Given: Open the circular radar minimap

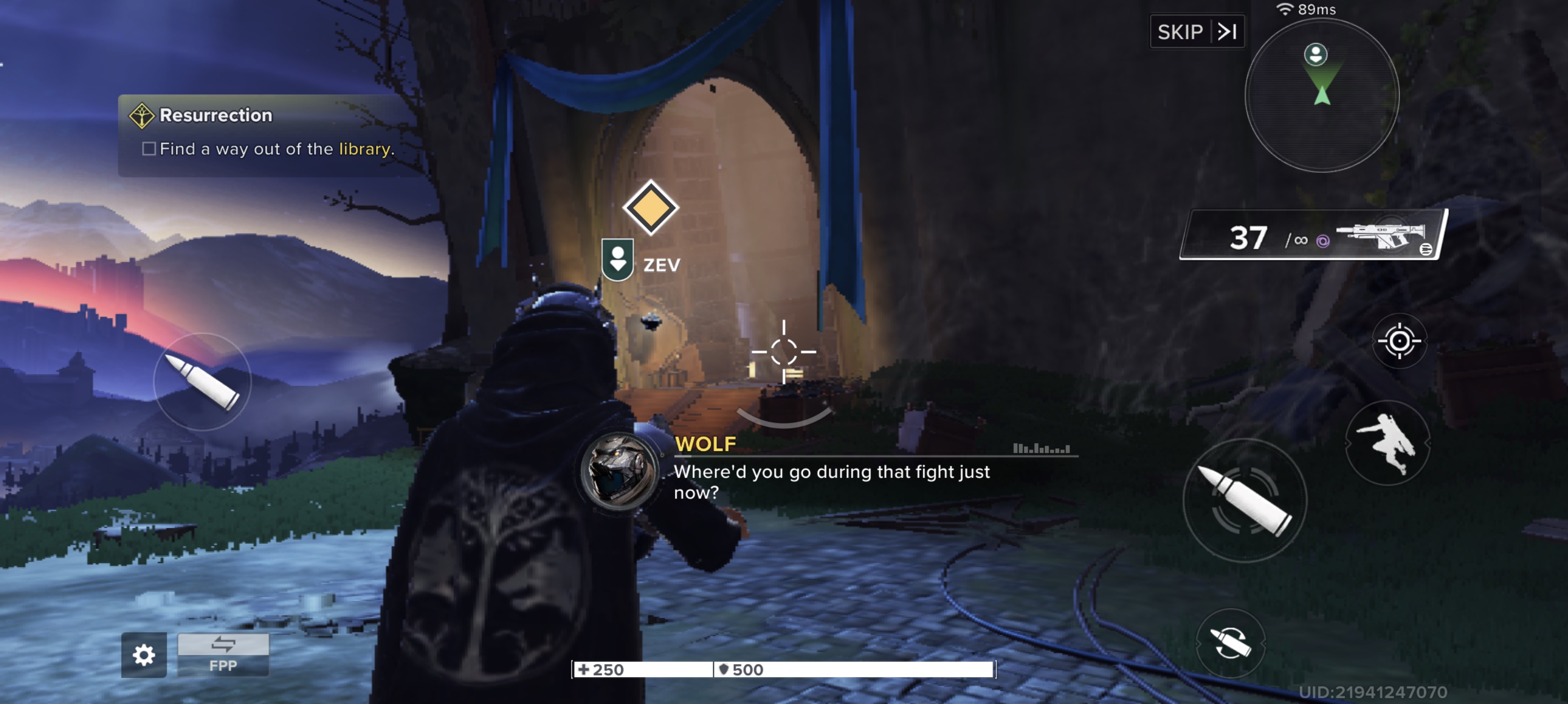Looking at the screenshot, I should tap(1322, 95).
